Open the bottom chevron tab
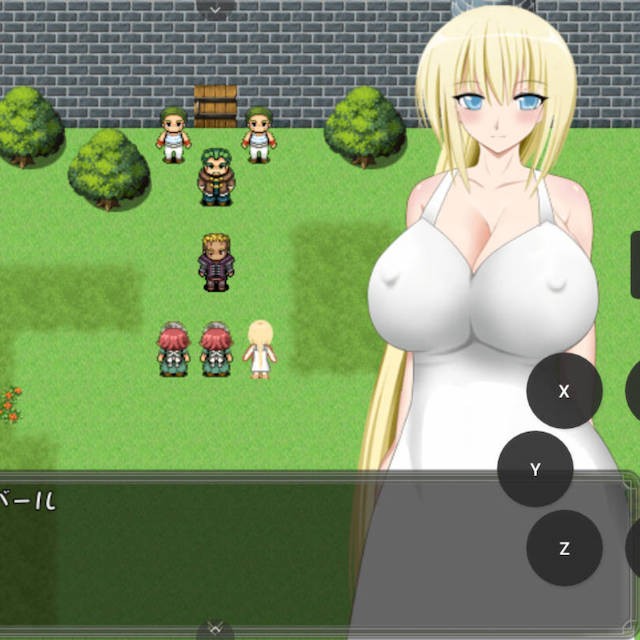The height and width of the screenshot is (640, 640). 215,629
